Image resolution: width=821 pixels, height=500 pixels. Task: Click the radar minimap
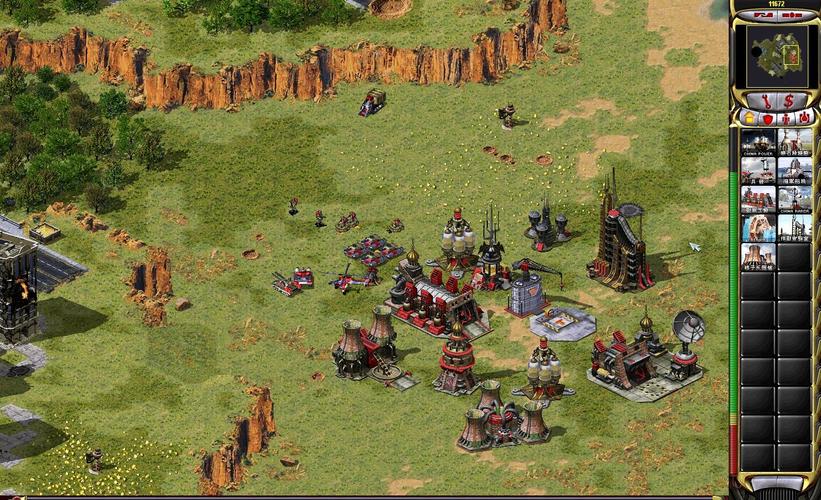776,55
